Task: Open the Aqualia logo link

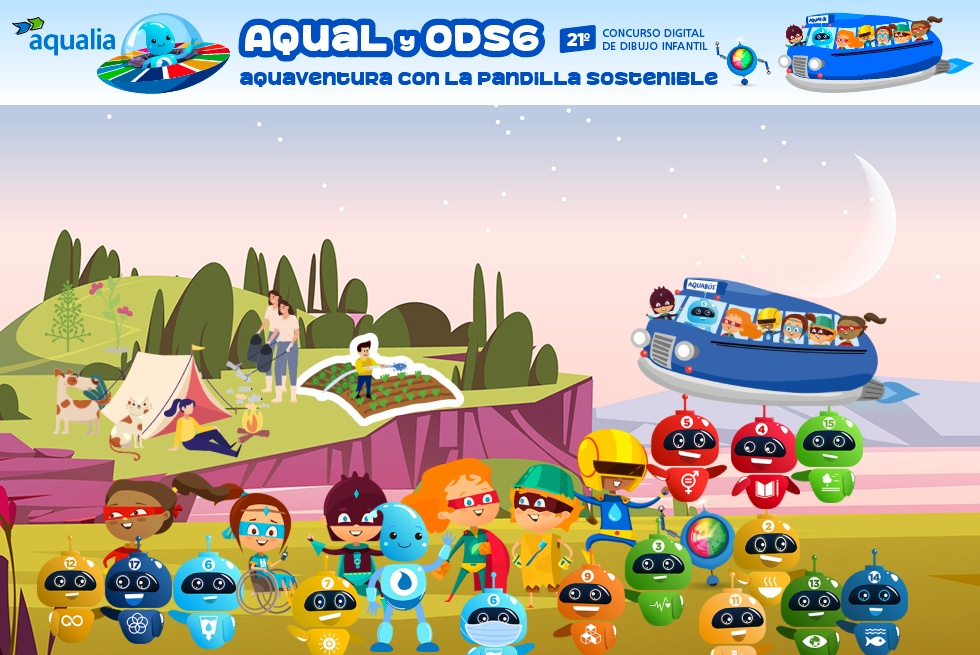Action: pyautogui.click(x=64, y=38)
